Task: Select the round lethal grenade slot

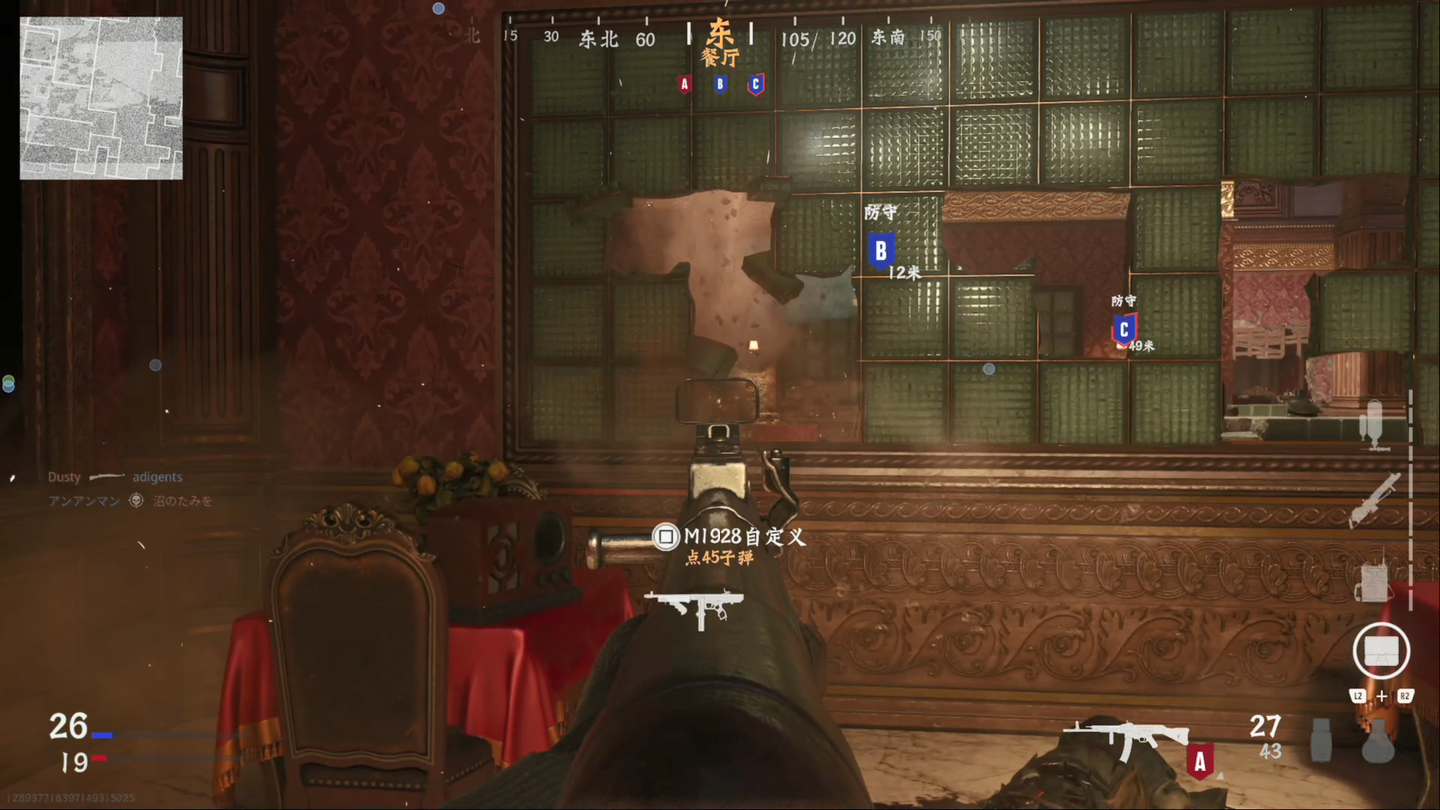Action: pos(1378,742)
